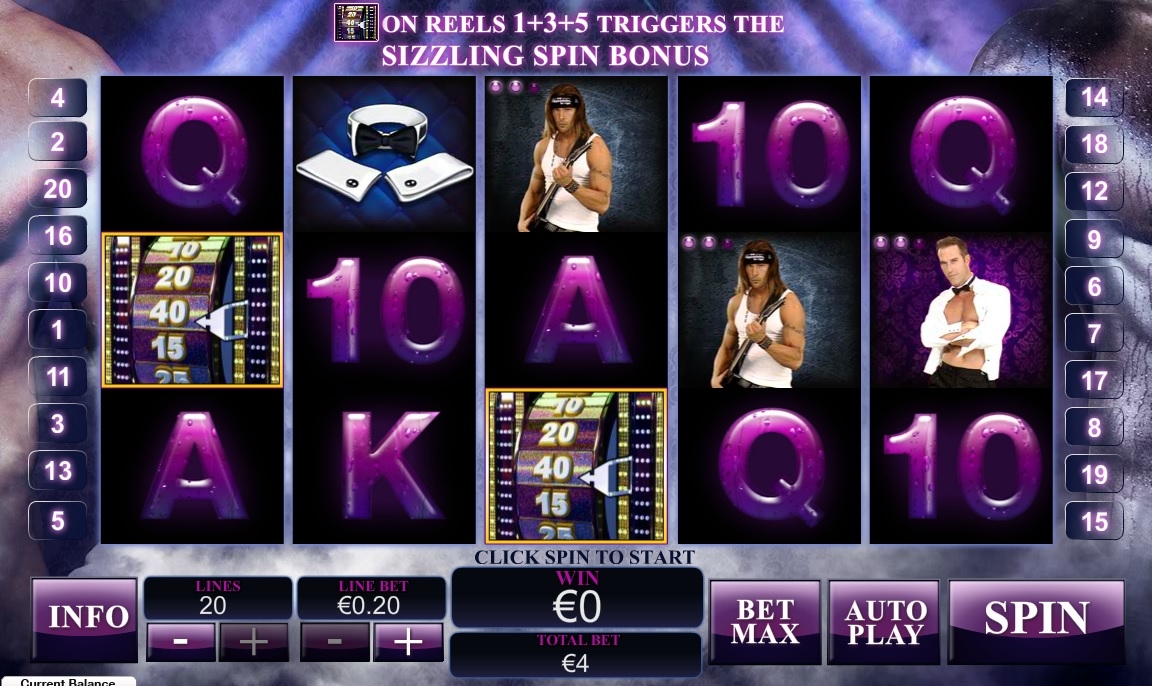Increase the number of lines
Image resolution: width=1152 pixels, height=686 pixels.
click(x=254, y=642)
